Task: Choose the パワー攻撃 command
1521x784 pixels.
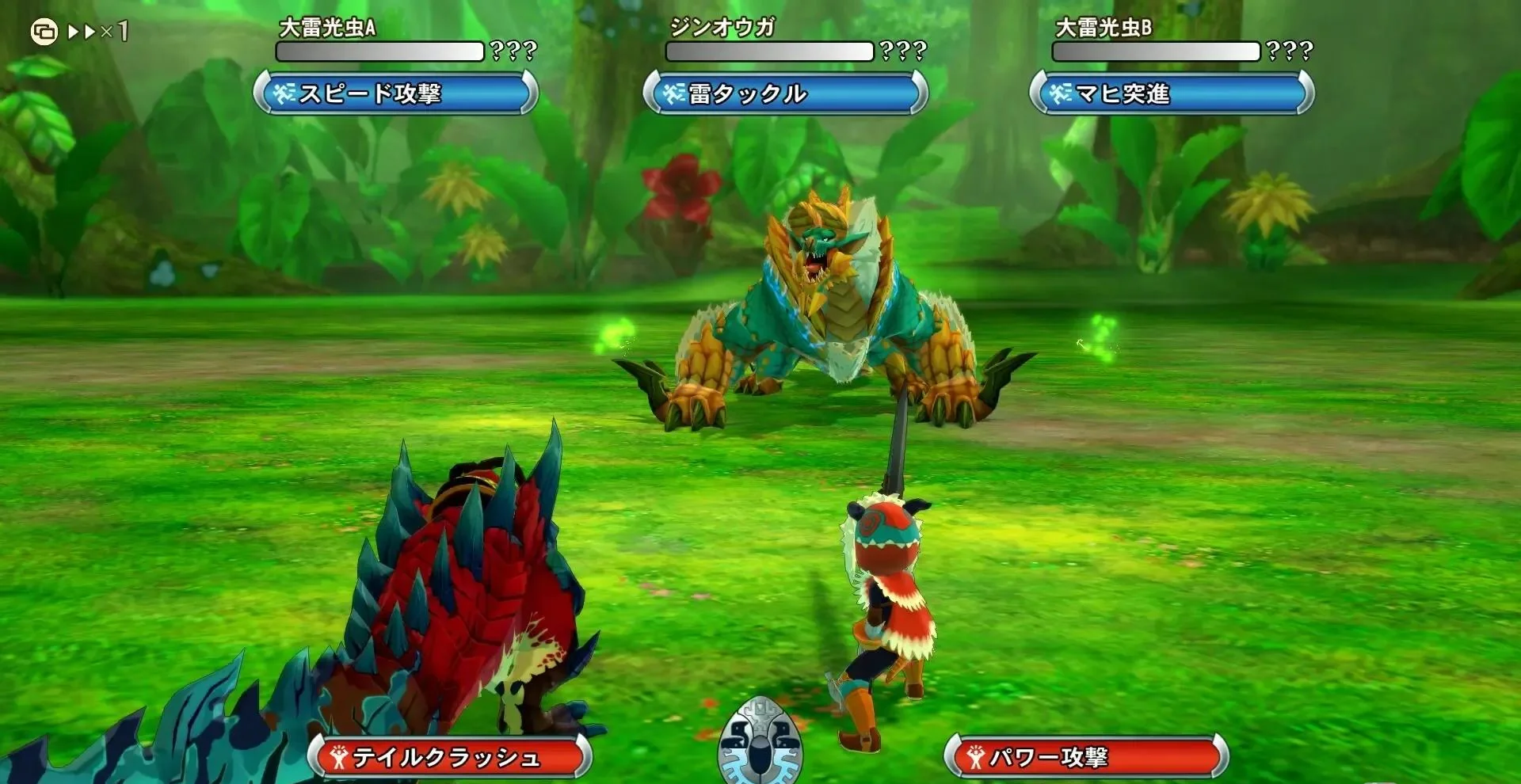Action: (1086, 757)
